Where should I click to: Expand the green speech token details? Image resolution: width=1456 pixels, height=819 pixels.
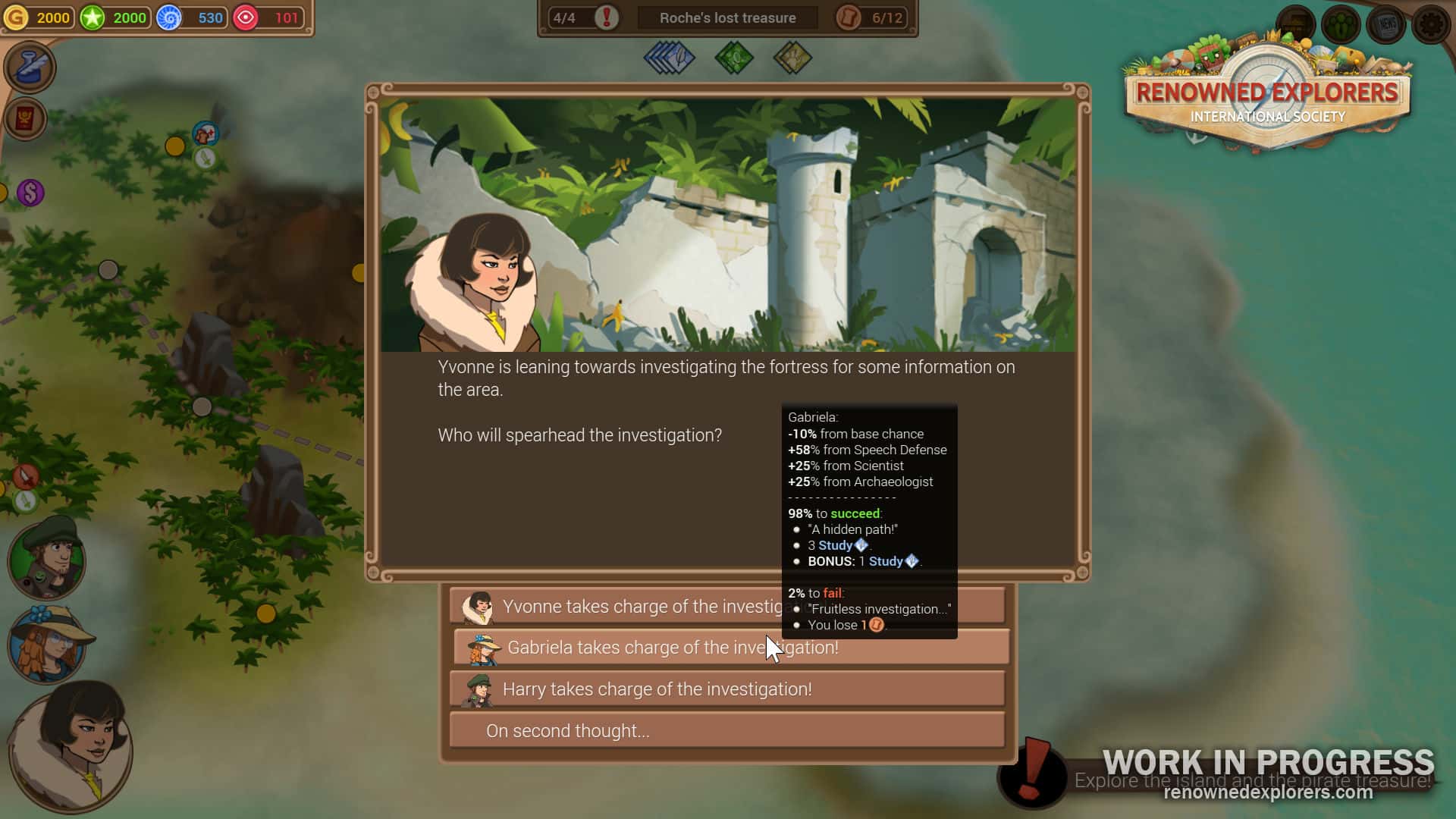(734, 58)
